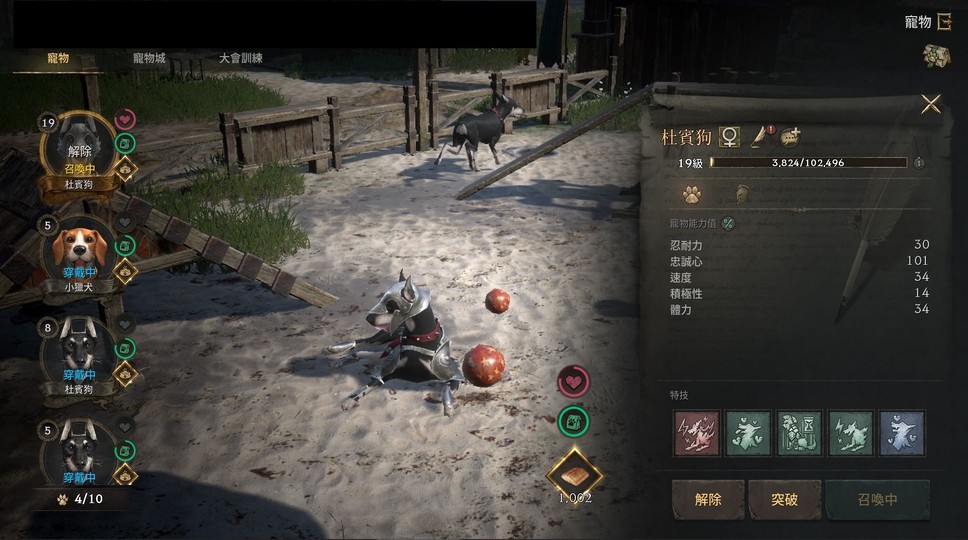The width and height of the screenshot is (968, 540).
Task: Select the 寵物 tab
Action: coord(58,59)
